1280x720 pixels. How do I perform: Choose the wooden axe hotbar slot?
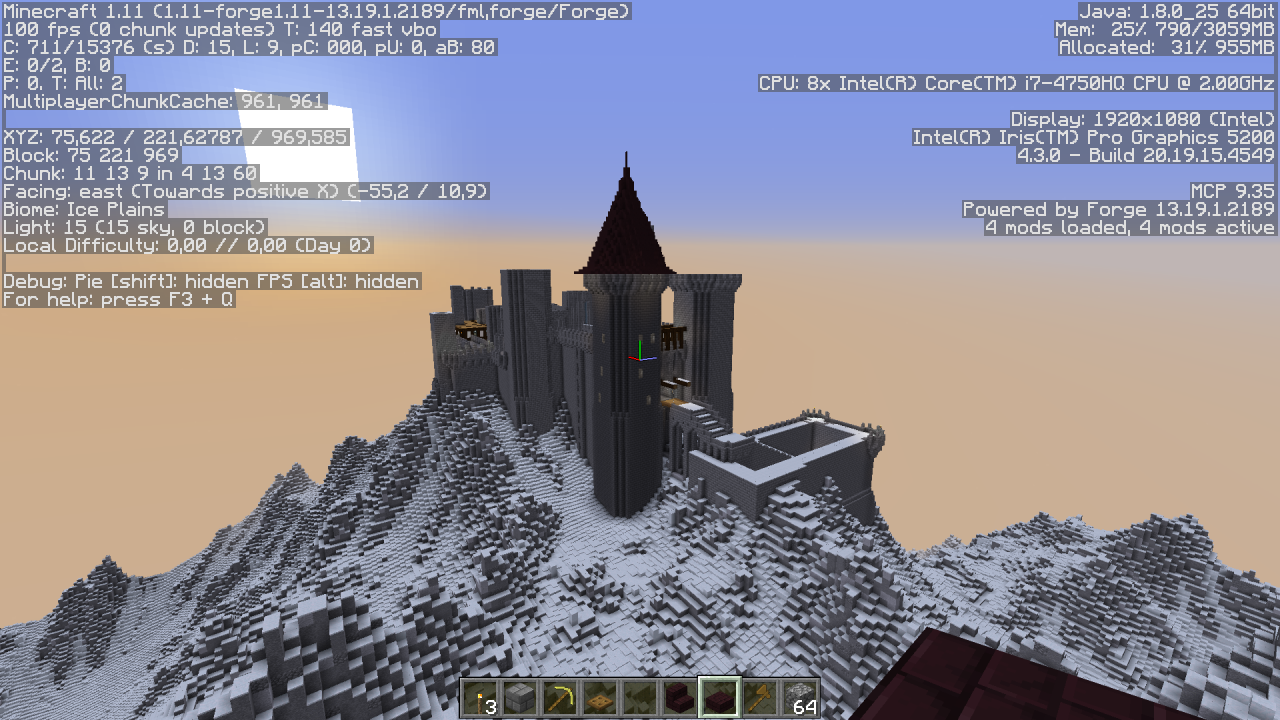(760, 698)
